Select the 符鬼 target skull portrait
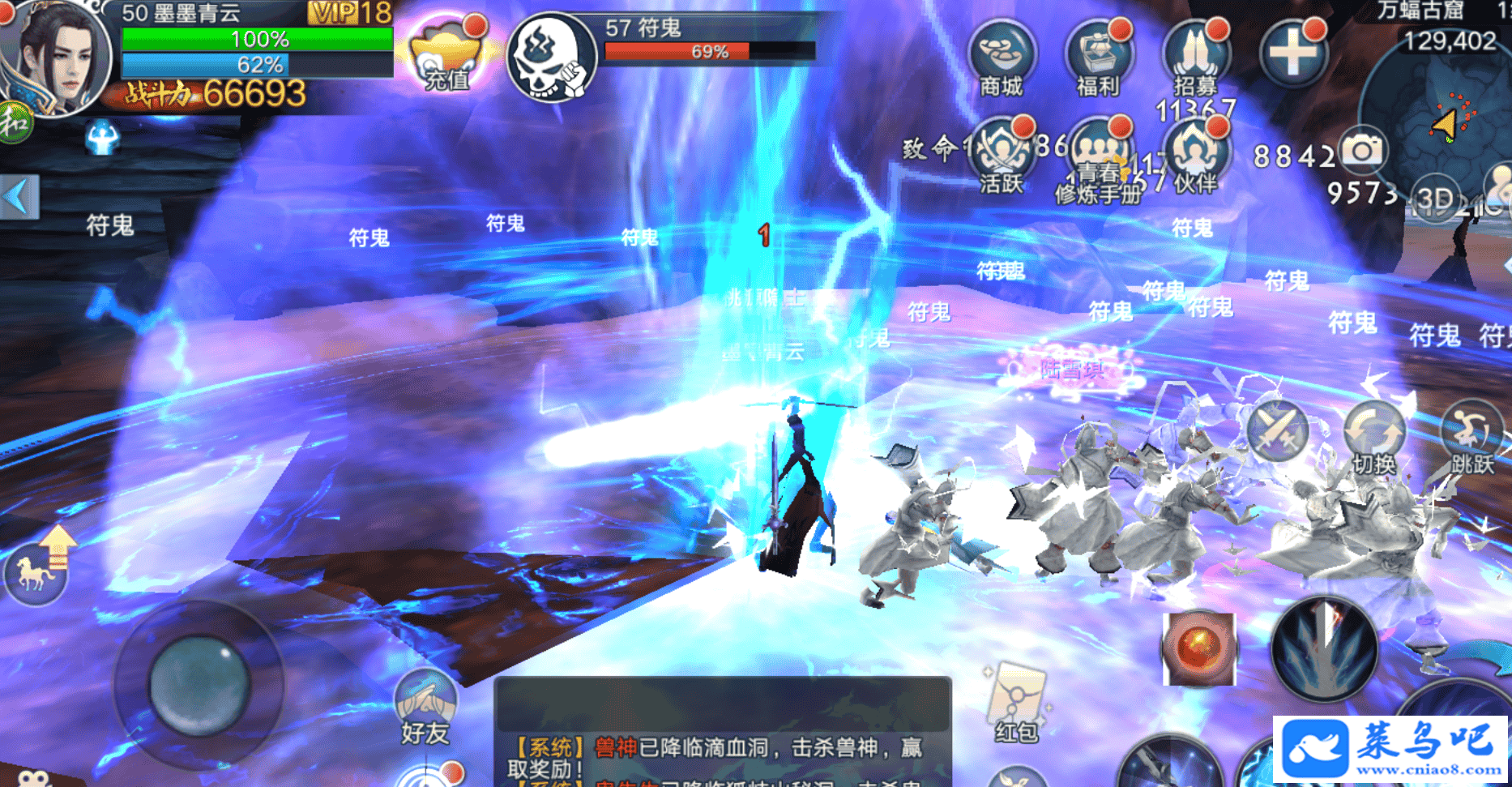Viewport: 1512px width, 787px height. (x=551, y=57)
